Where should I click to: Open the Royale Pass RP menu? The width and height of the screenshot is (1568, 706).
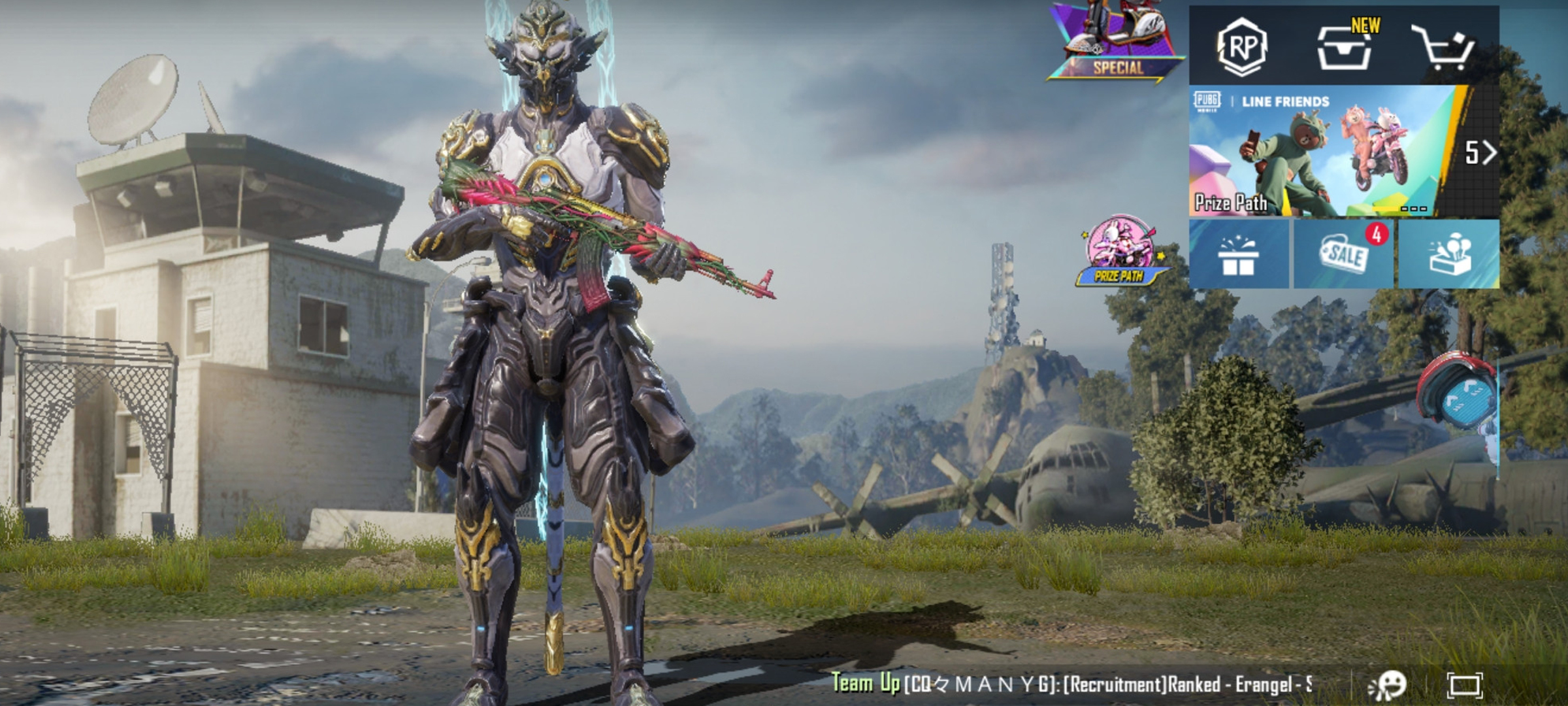pyautogui.click(x=1241, y=46)
